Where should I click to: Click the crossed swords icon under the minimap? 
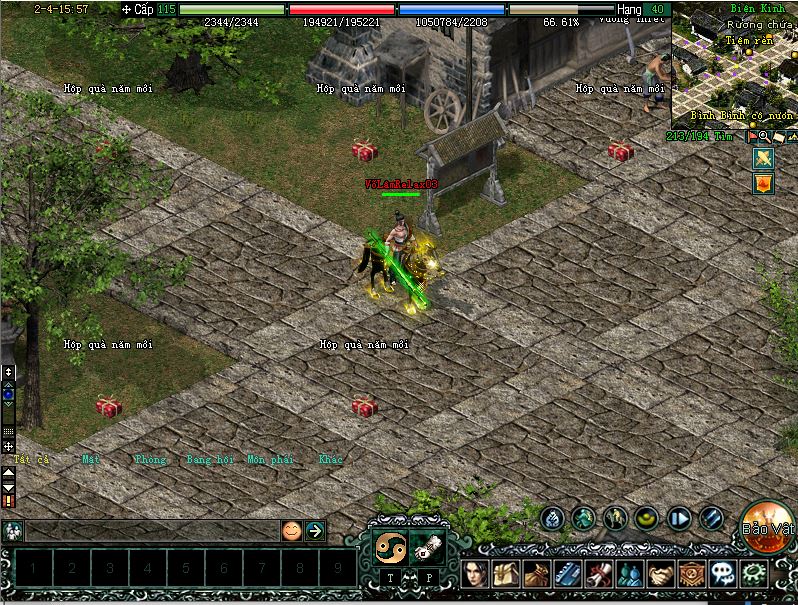pyautogui.click(x=764, y=158)
